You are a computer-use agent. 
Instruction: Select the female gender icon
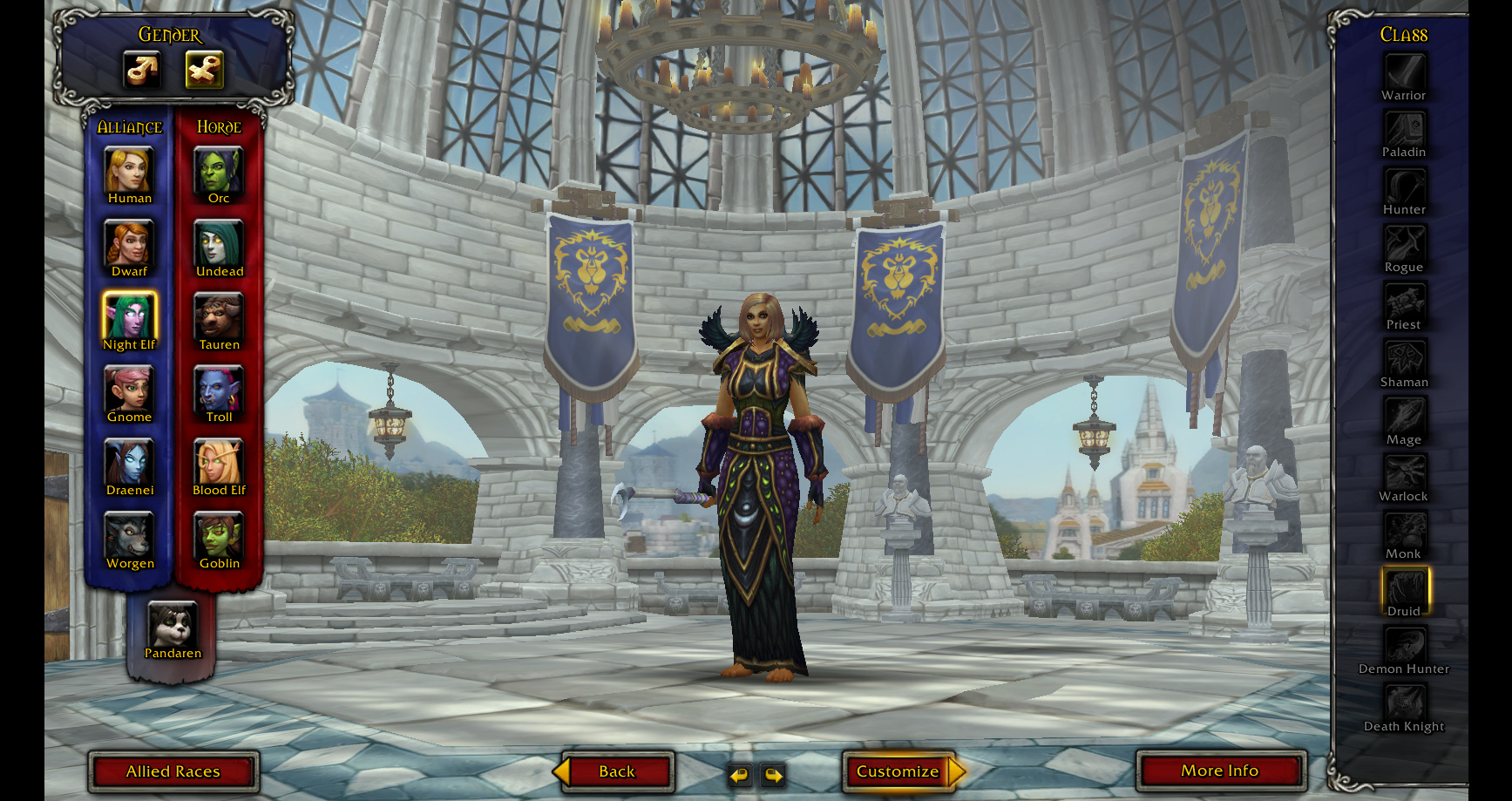coord(205,70)
